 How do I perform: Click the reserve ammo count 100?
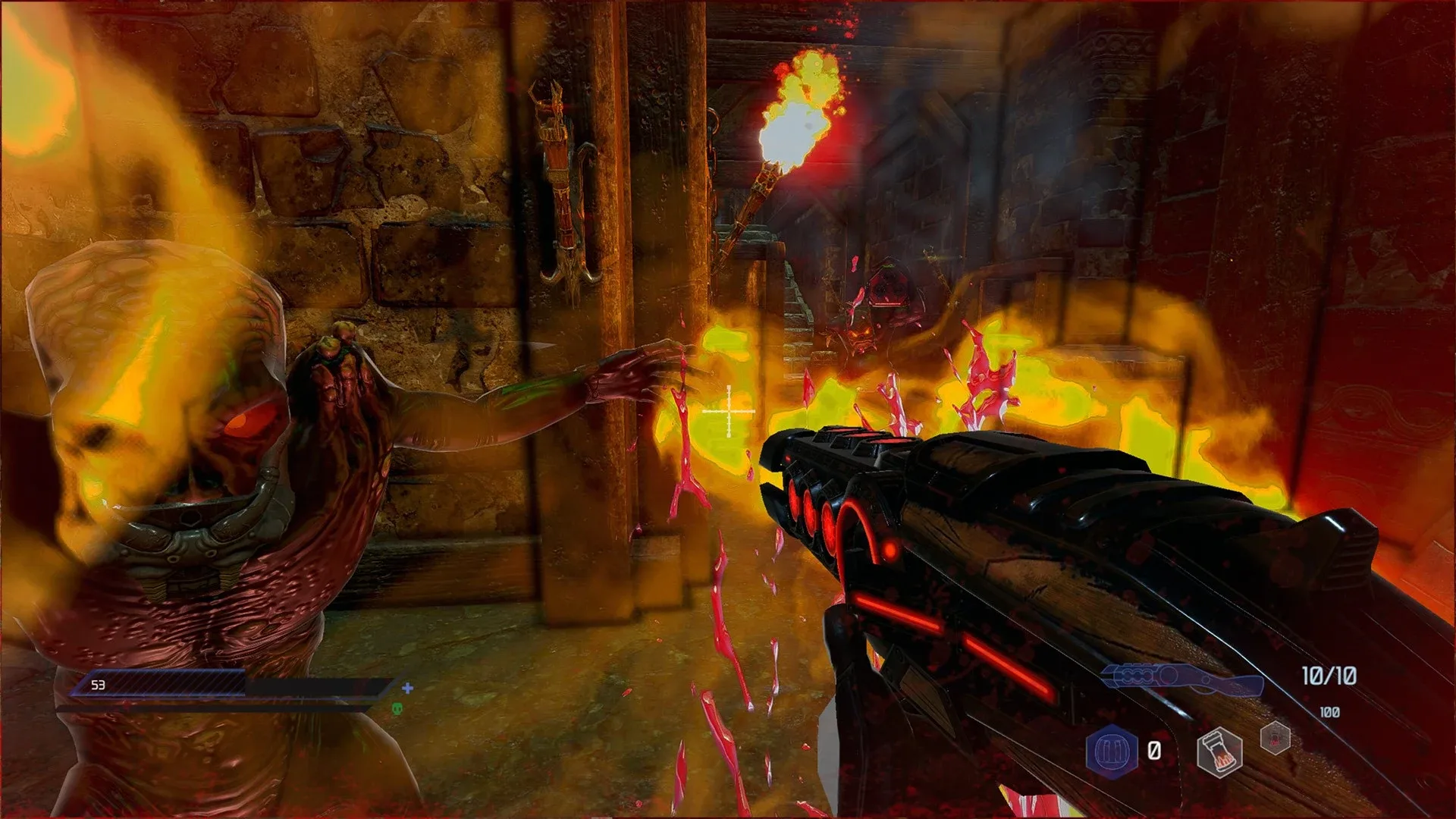[x=1329, y=711]
